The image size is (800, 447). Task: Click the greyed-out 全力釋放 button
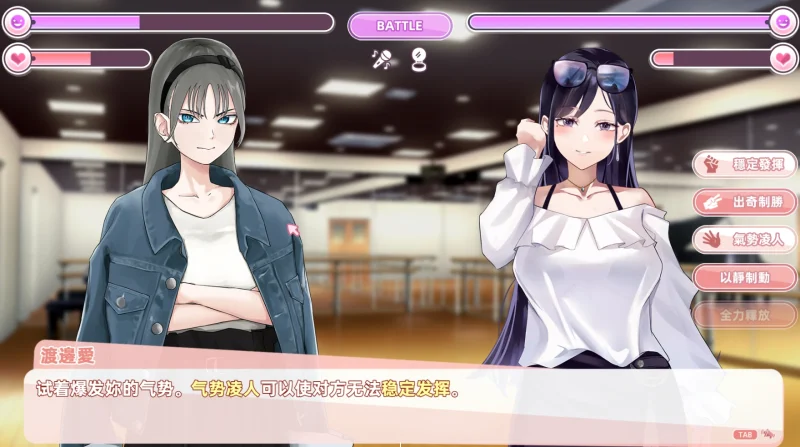click(x=745, y=315)
